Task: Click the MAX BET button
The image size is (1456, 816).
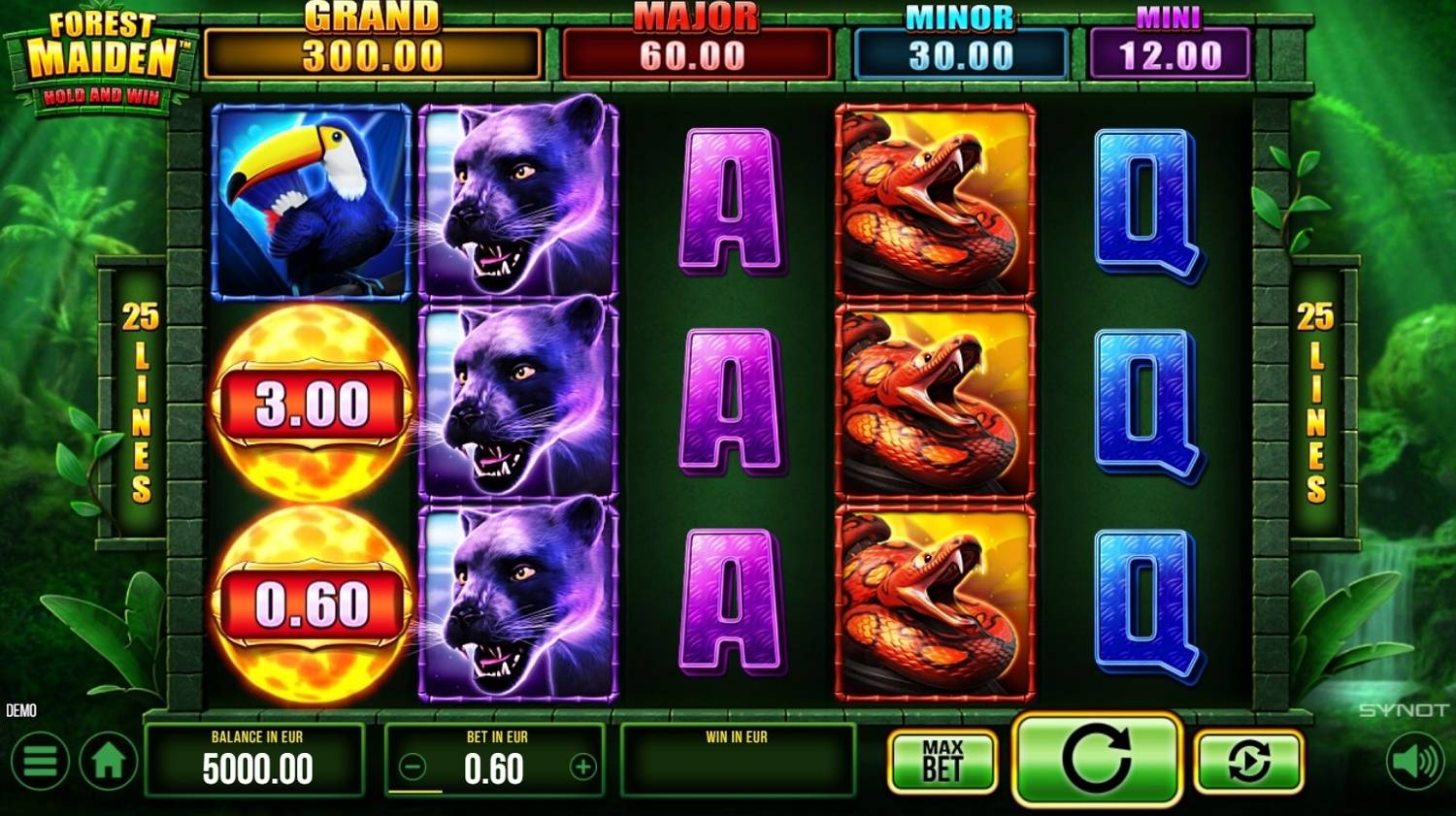Action: pos(943,760)
